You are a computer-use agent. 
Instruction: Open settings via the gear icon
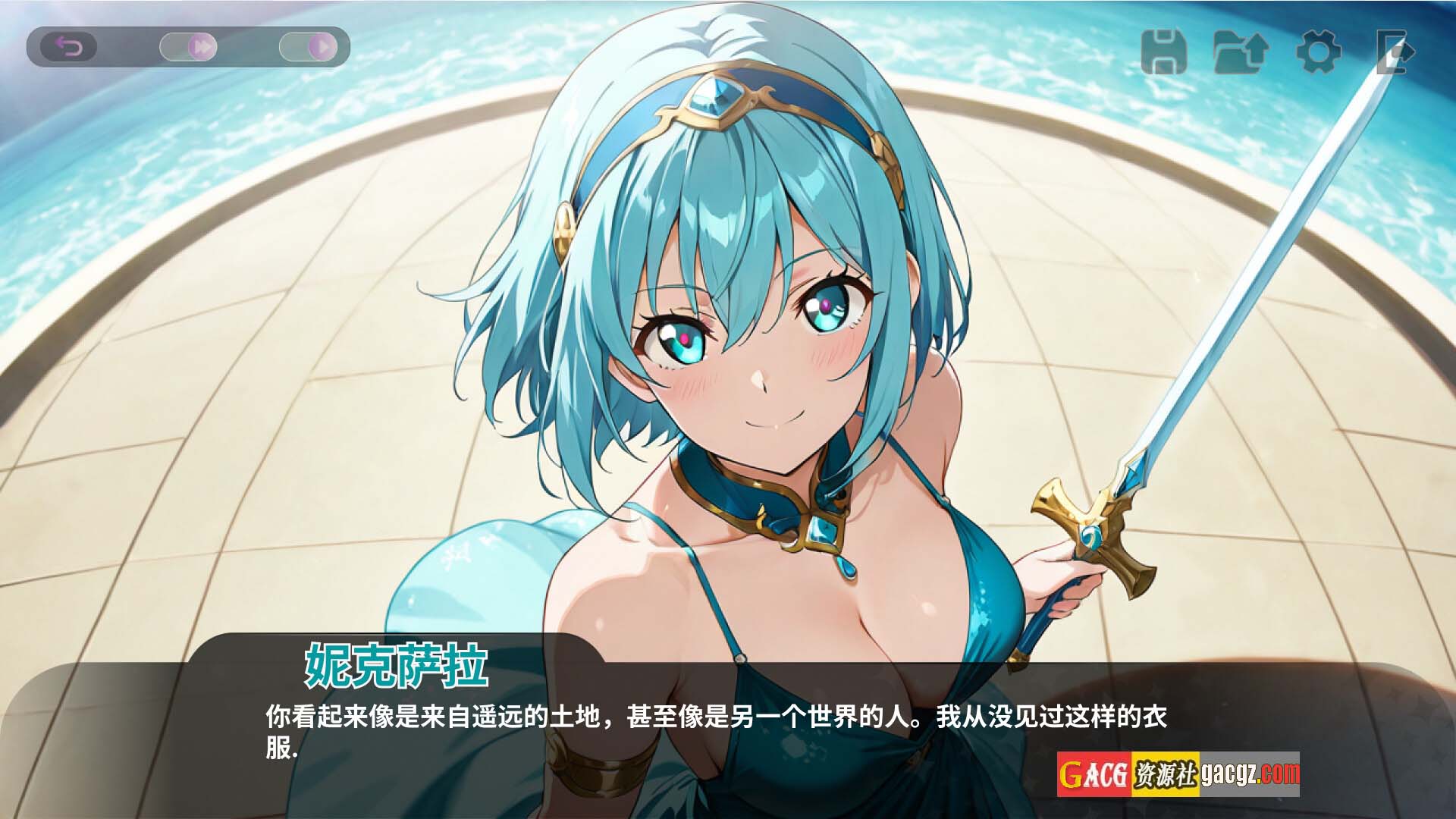click(x=1318, y=52)
